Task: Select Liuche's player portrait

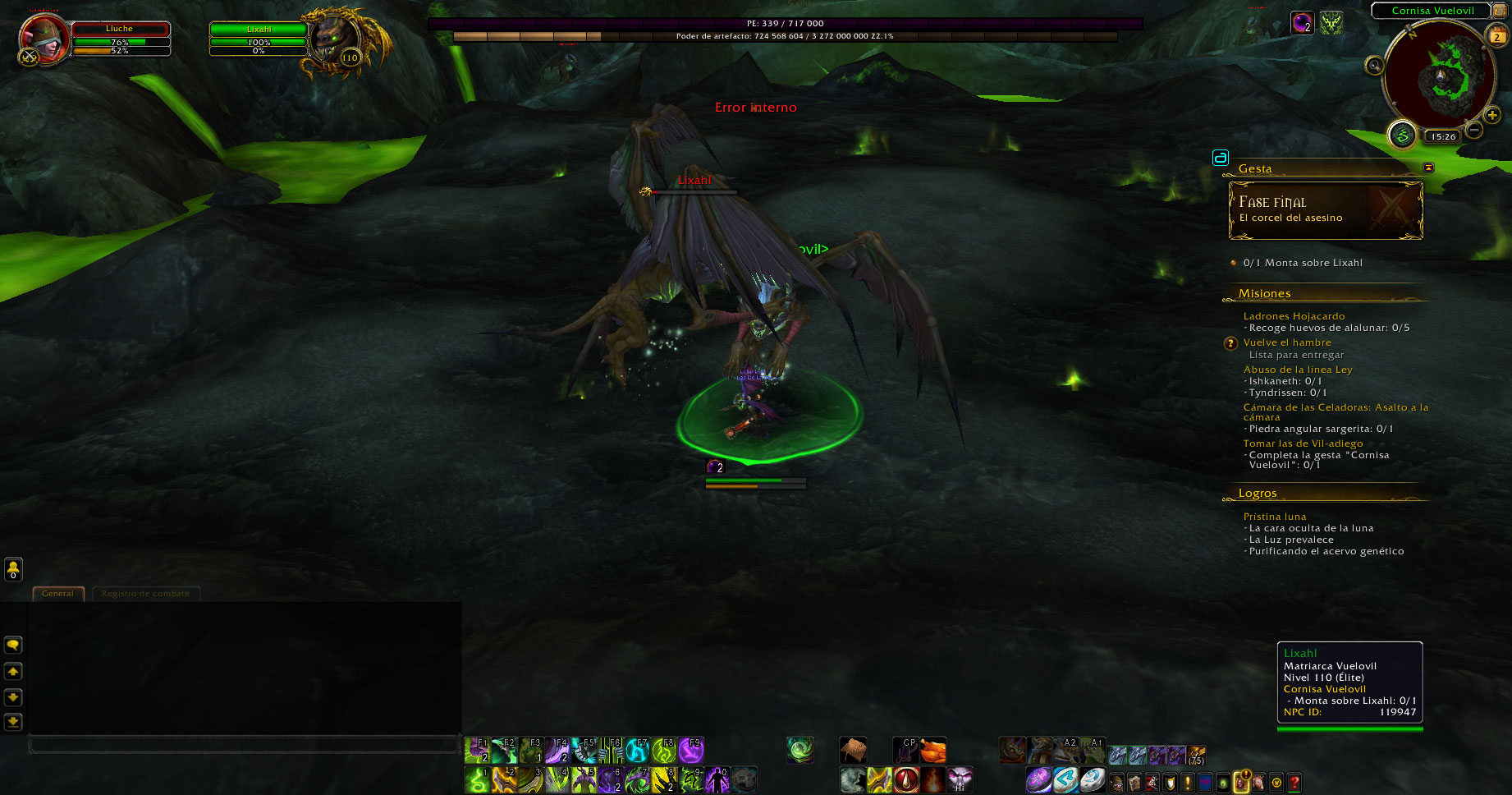Action: (x=44, y=38)
